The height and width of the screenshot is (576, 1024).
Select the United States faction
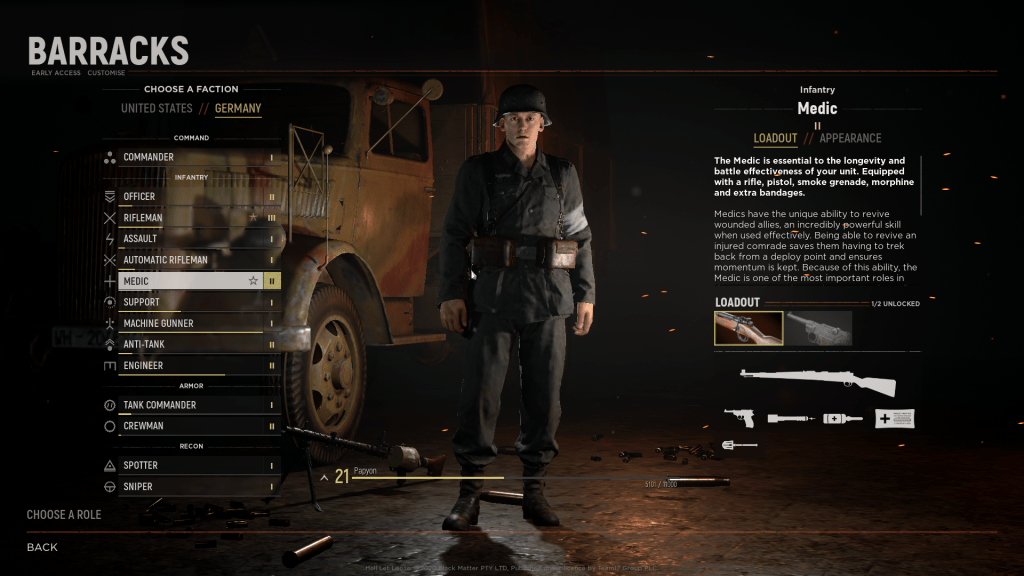(156, 108)
